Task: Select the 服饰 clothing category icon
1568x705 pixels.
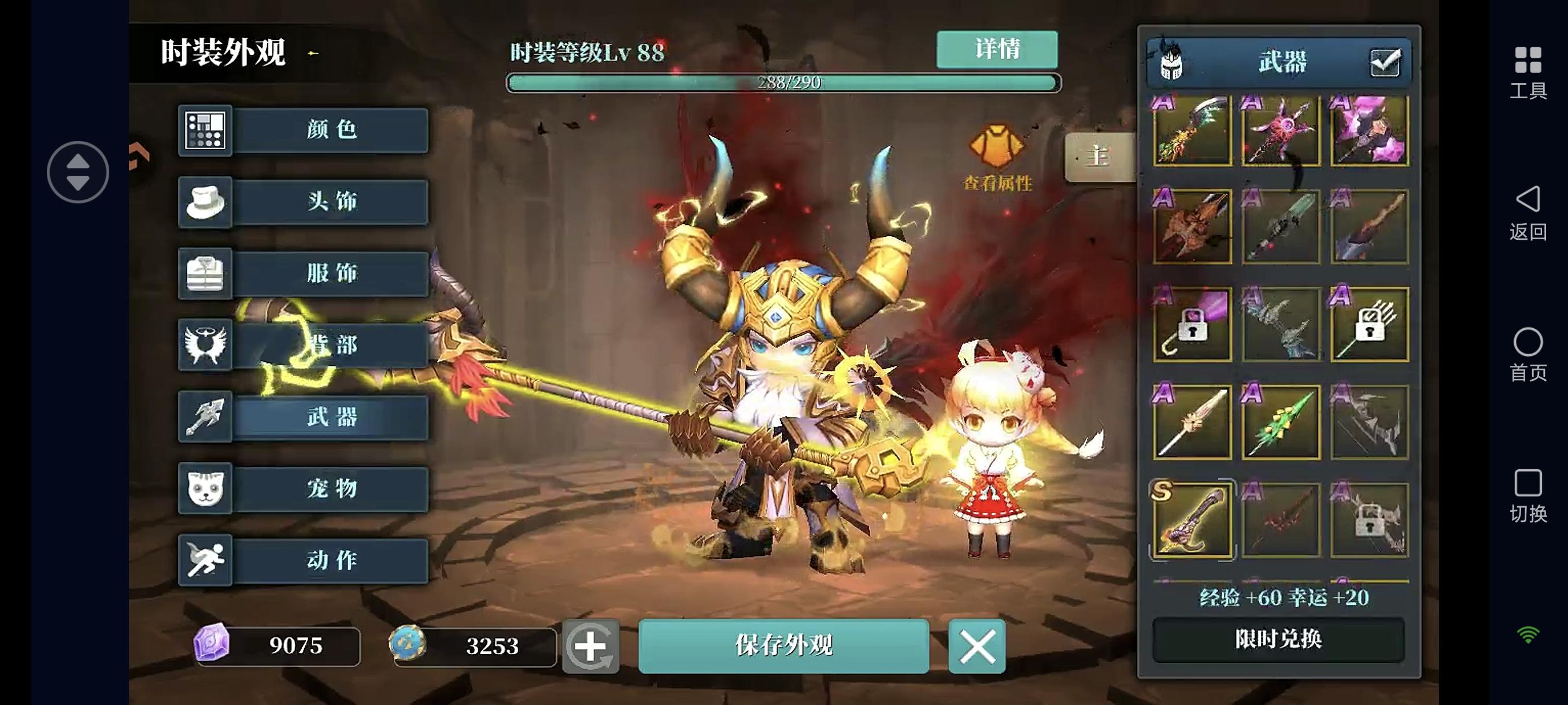Action: point(206,274)
